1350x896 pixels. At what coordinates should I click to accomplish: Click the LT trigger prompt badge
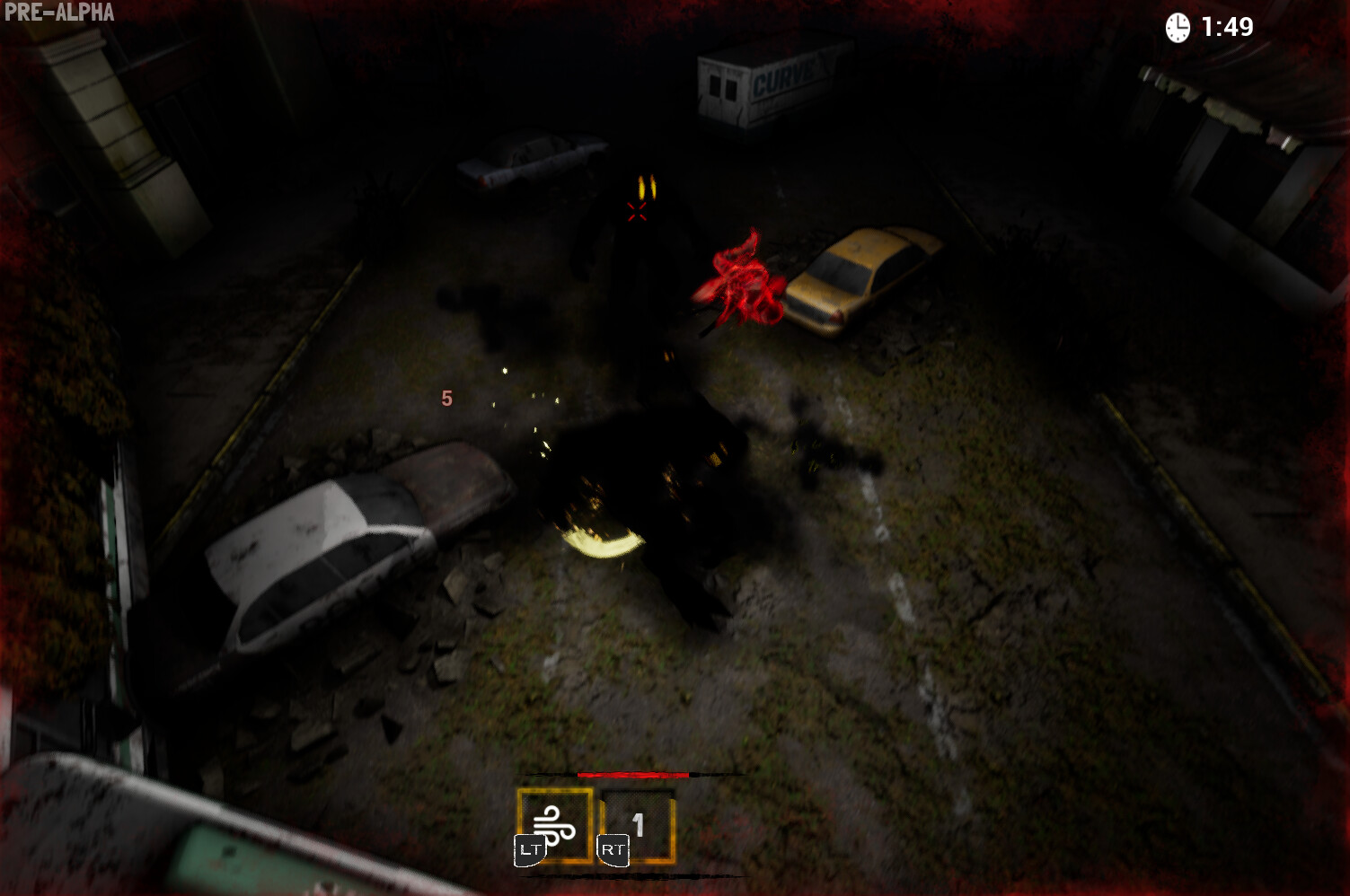click(530, 848)
